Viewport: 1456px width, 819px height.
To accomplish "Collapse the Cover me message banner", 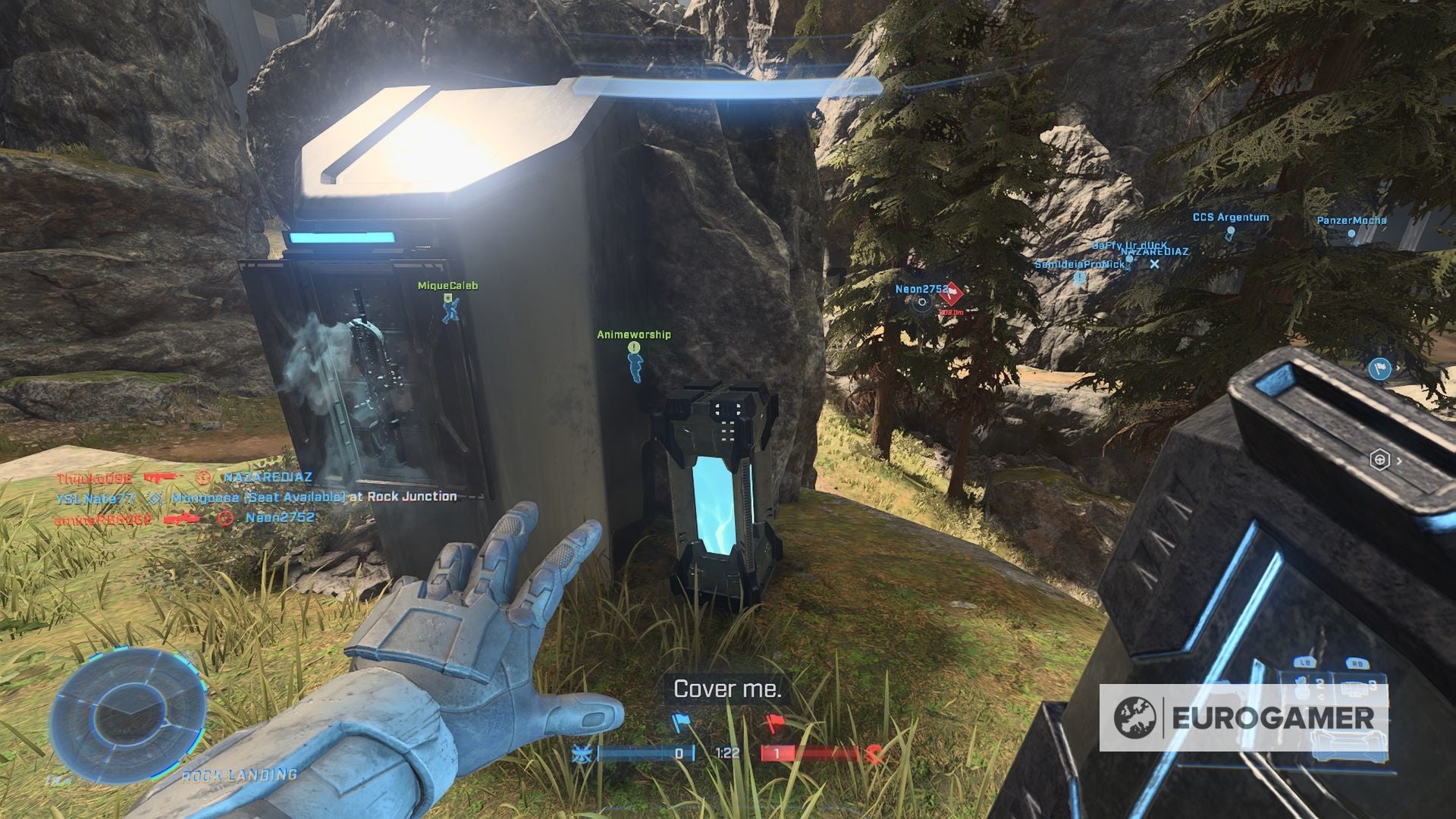I will point(728,690).
